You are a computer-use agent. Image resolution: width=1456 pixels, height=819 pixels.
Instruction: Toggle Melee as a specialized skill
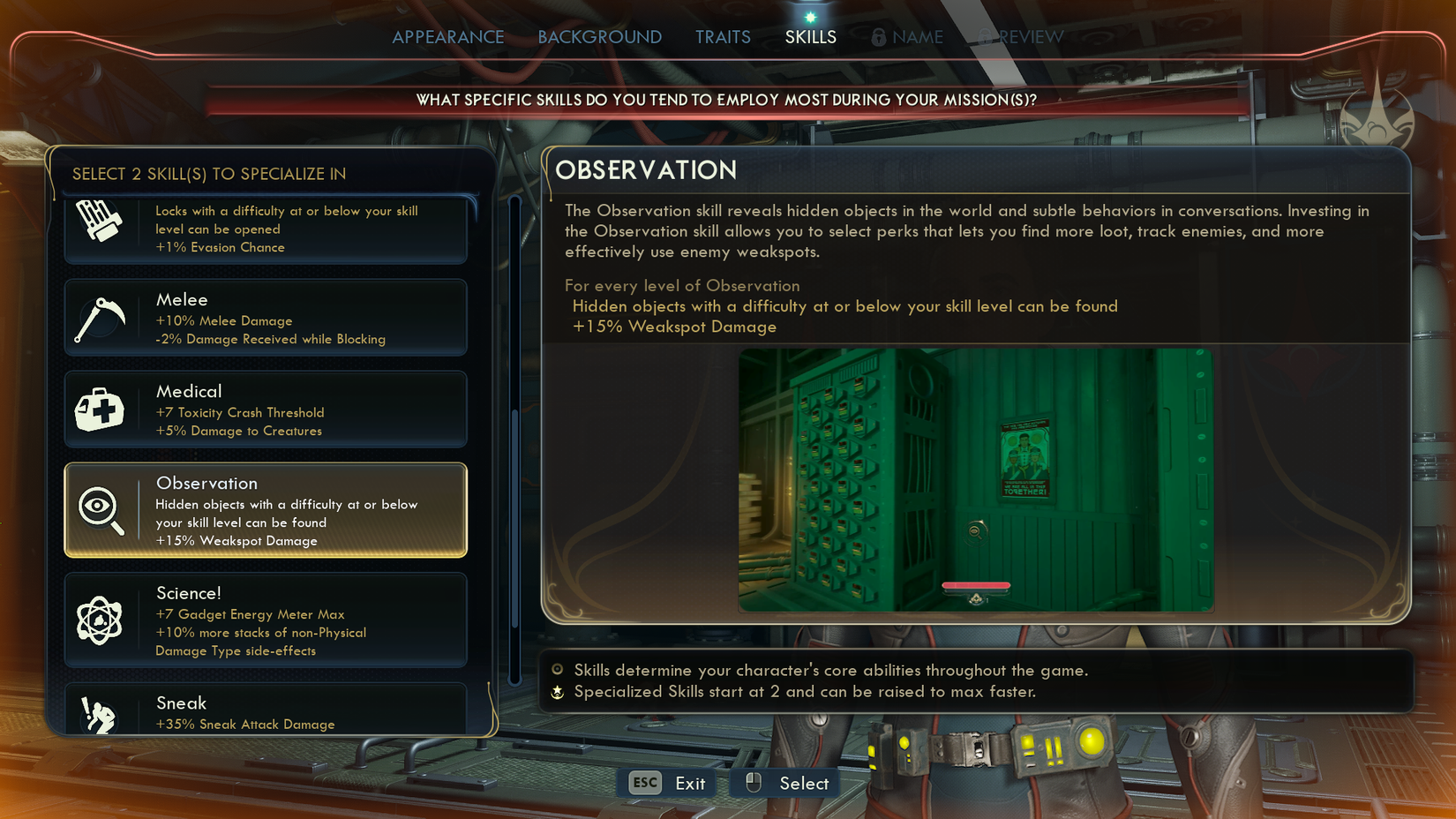pos(265,319)
